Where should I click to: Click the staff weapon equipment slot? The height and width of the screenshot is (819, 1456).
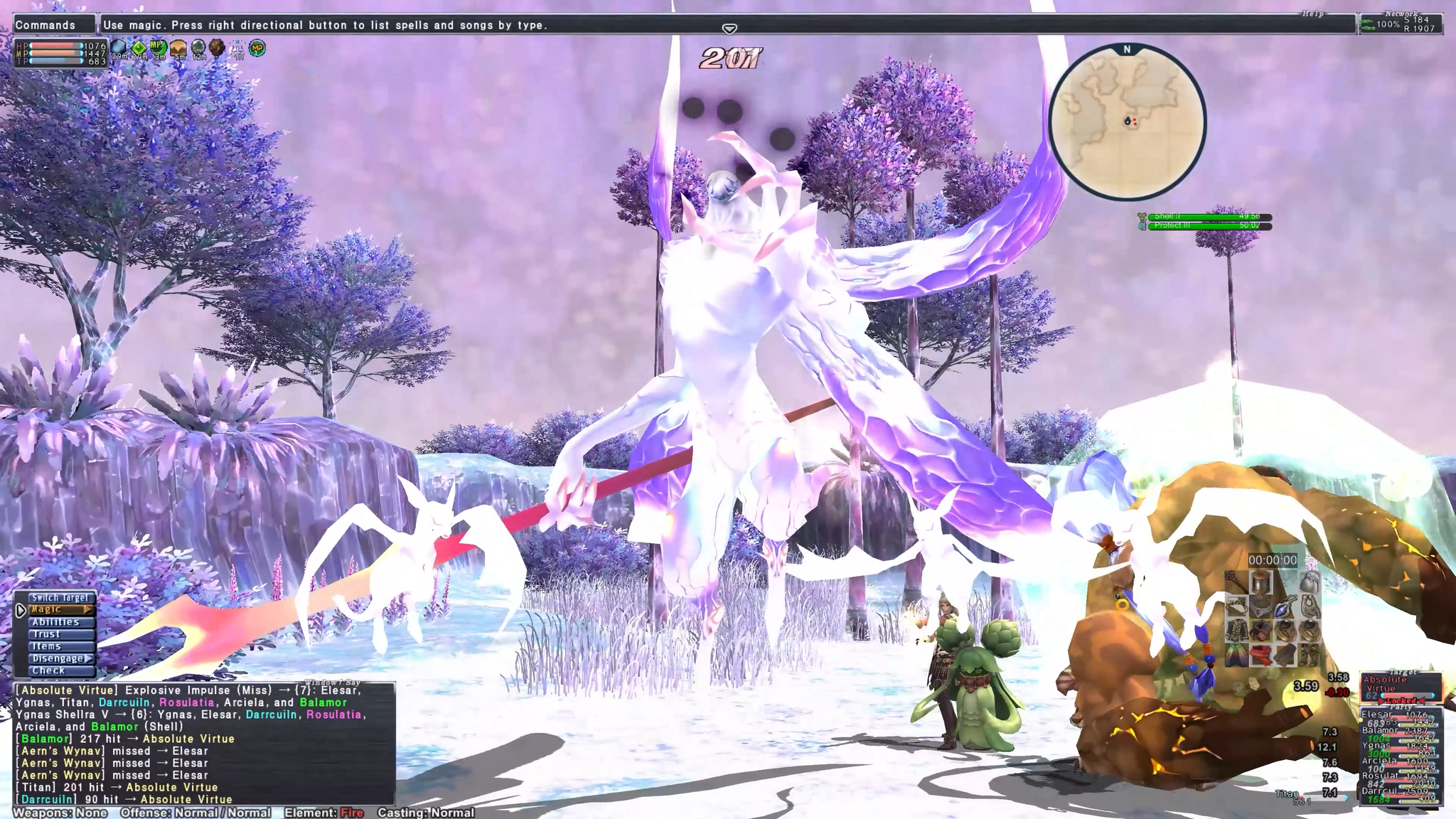pyautogui.click(x=1237, y=583)
